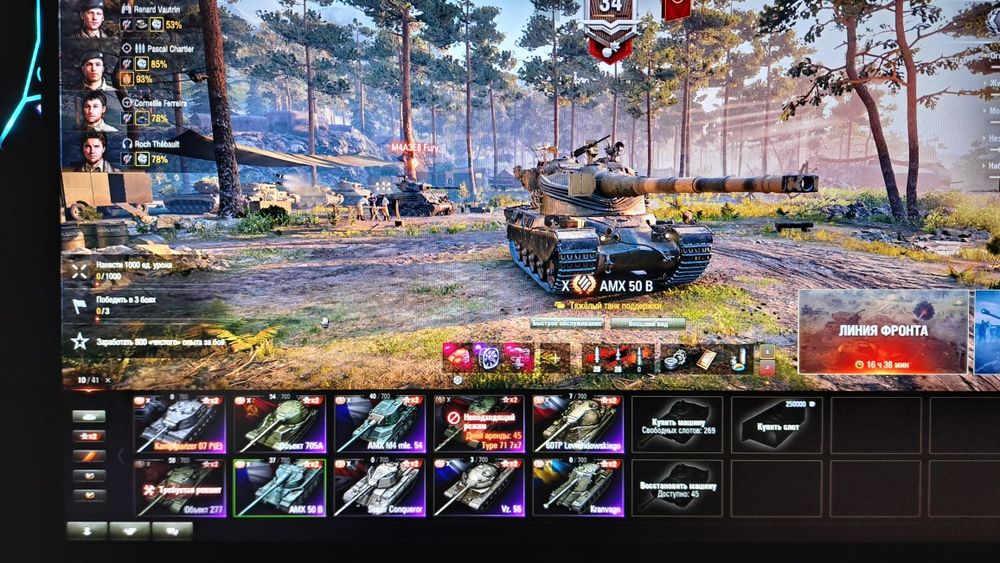Select the Объект 277 tank needing repair

(179, 487)
